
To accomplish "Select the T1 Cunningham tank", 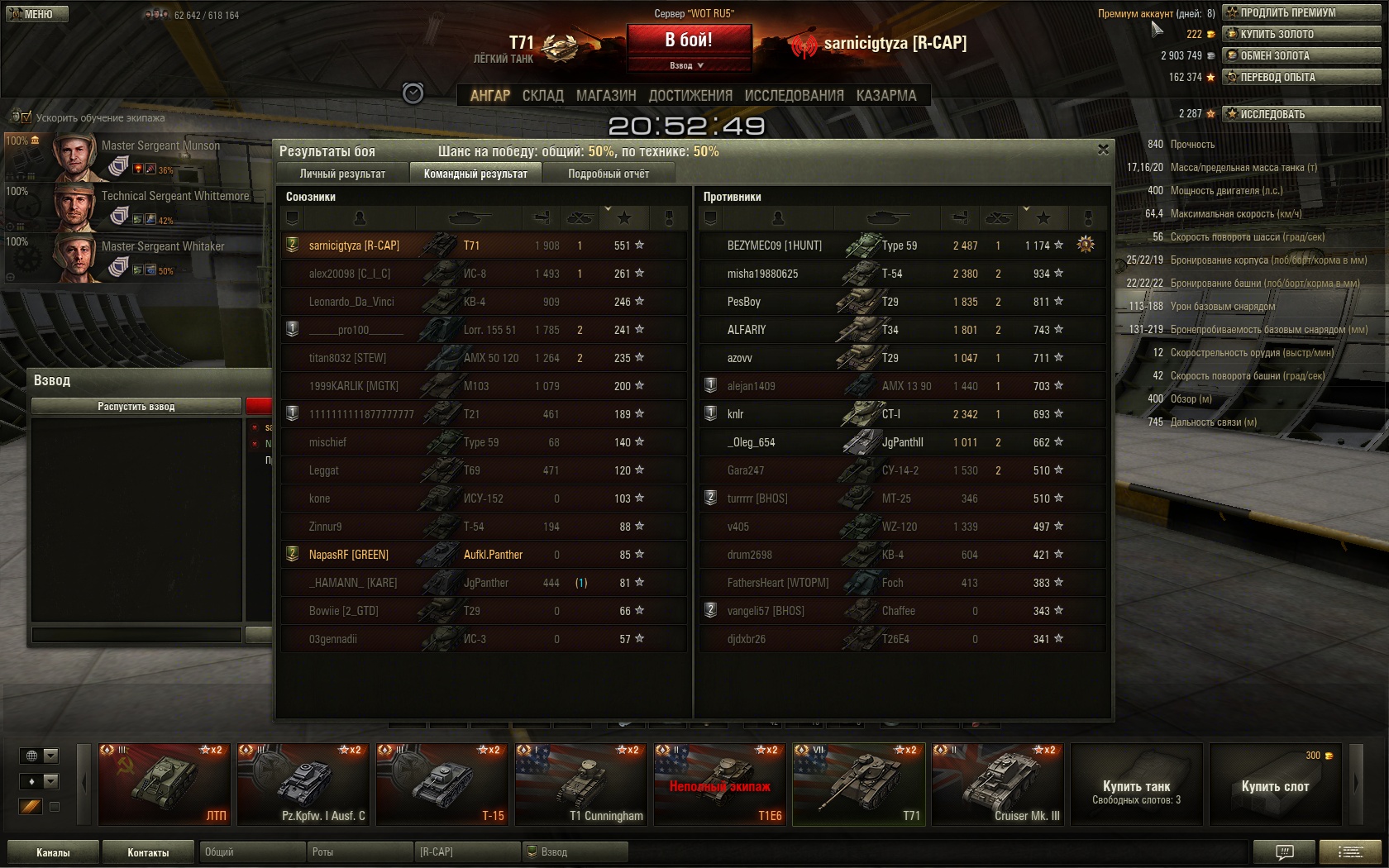I will 580,784.
